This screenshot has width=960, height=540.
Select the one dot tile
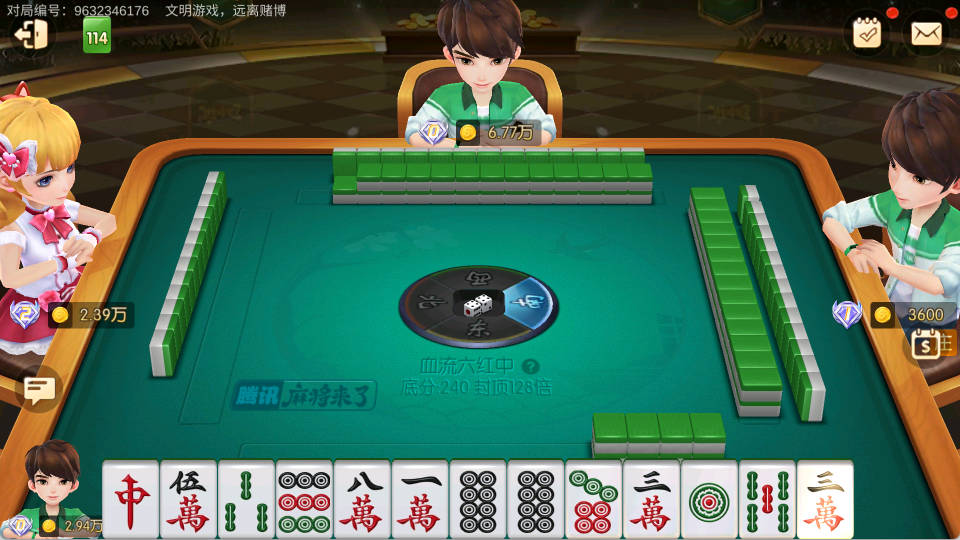pos(709,500)
